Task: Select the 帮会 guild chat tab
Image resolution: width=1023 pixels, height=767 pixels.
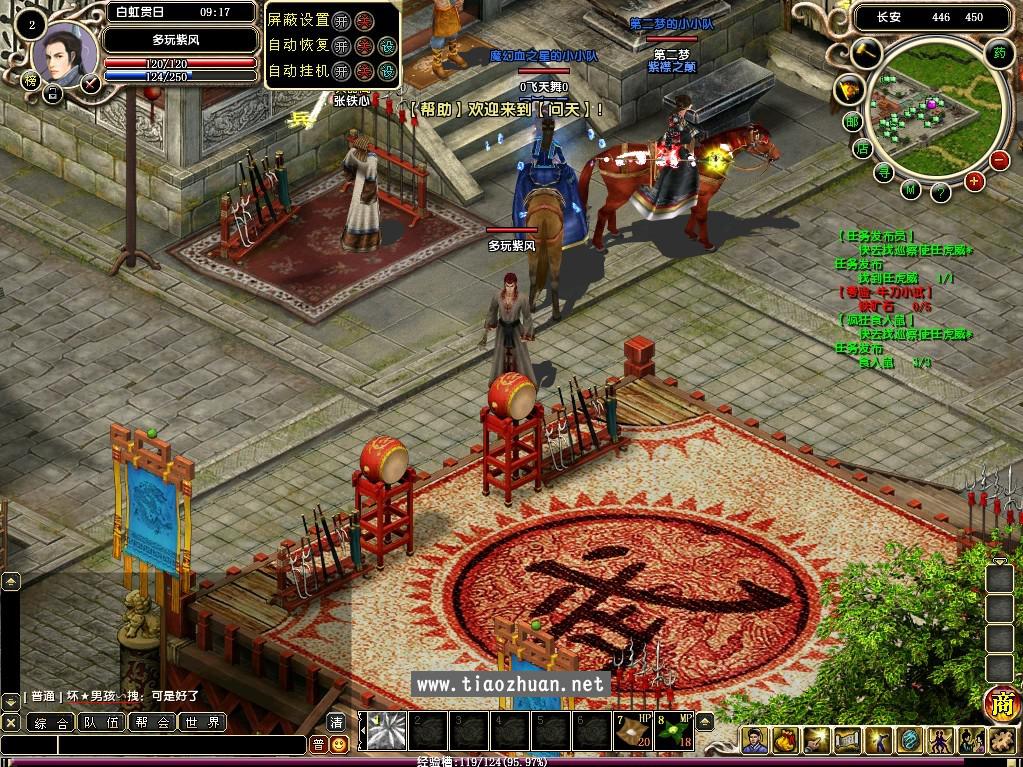Action: pos(152,722)
